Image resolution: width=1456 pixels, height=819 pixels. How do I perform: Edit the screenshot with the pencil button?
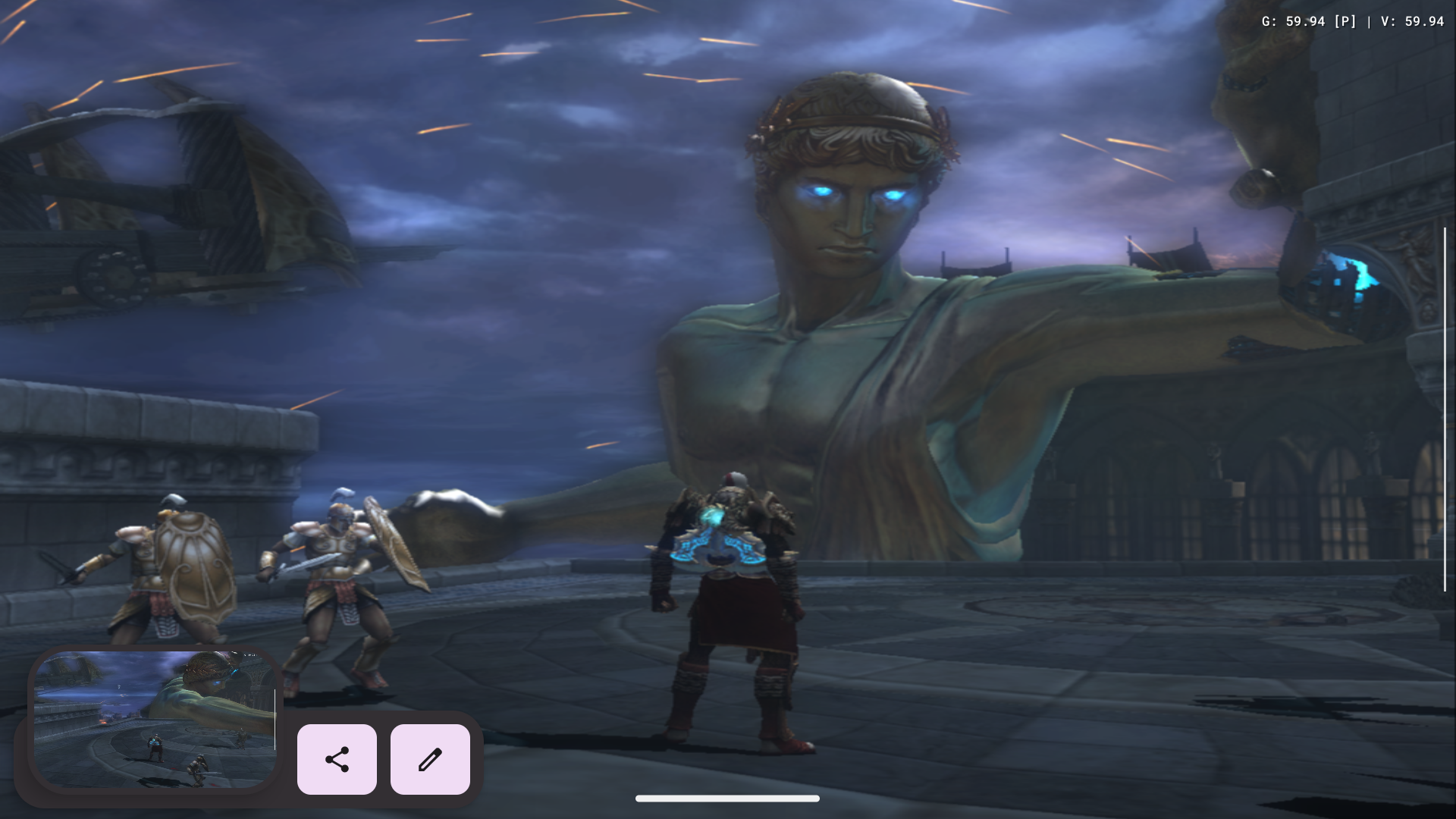(430, 759)
